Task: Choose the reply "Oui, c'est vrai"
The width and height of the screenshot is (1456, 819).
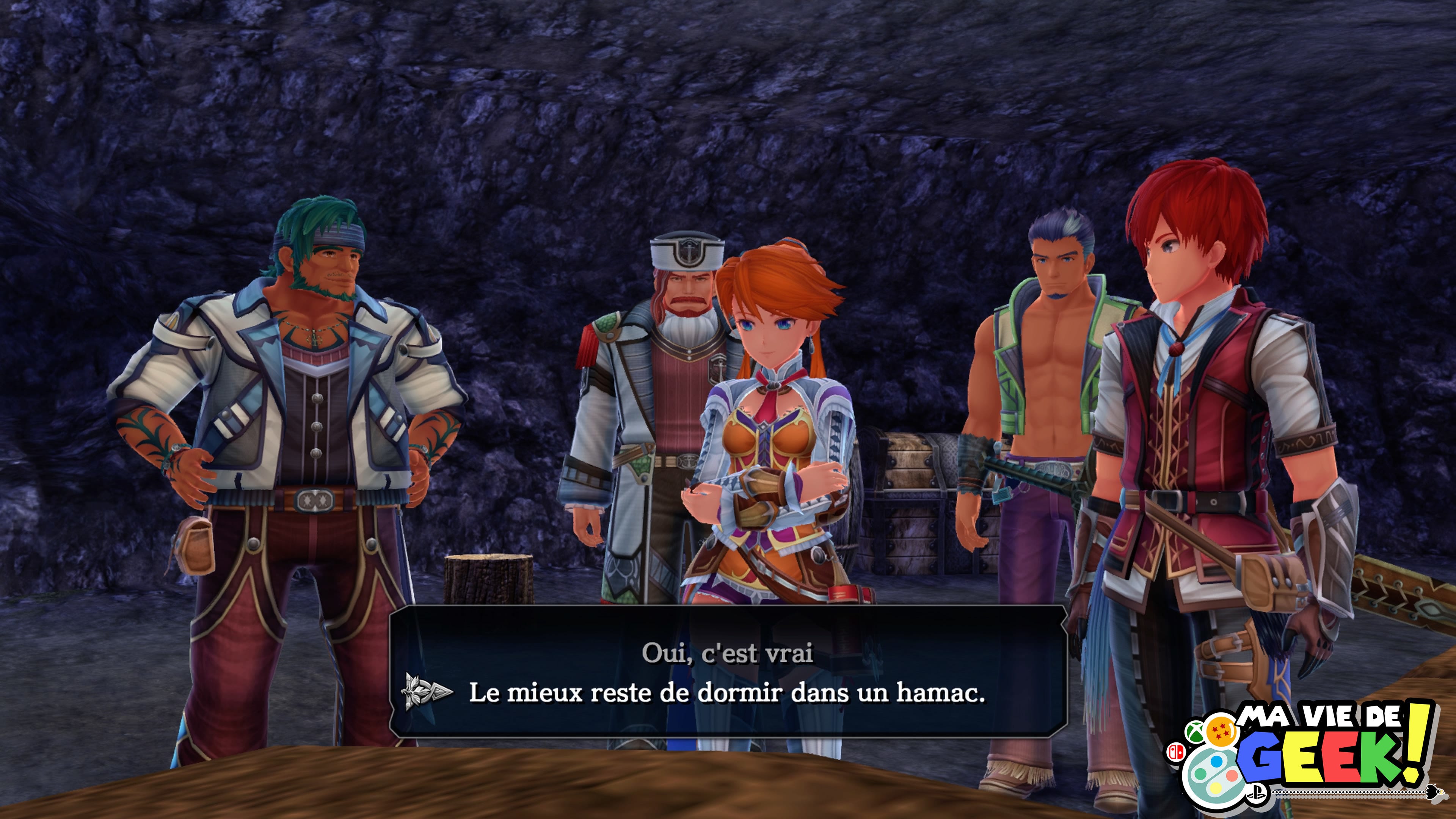Action: 728,654
